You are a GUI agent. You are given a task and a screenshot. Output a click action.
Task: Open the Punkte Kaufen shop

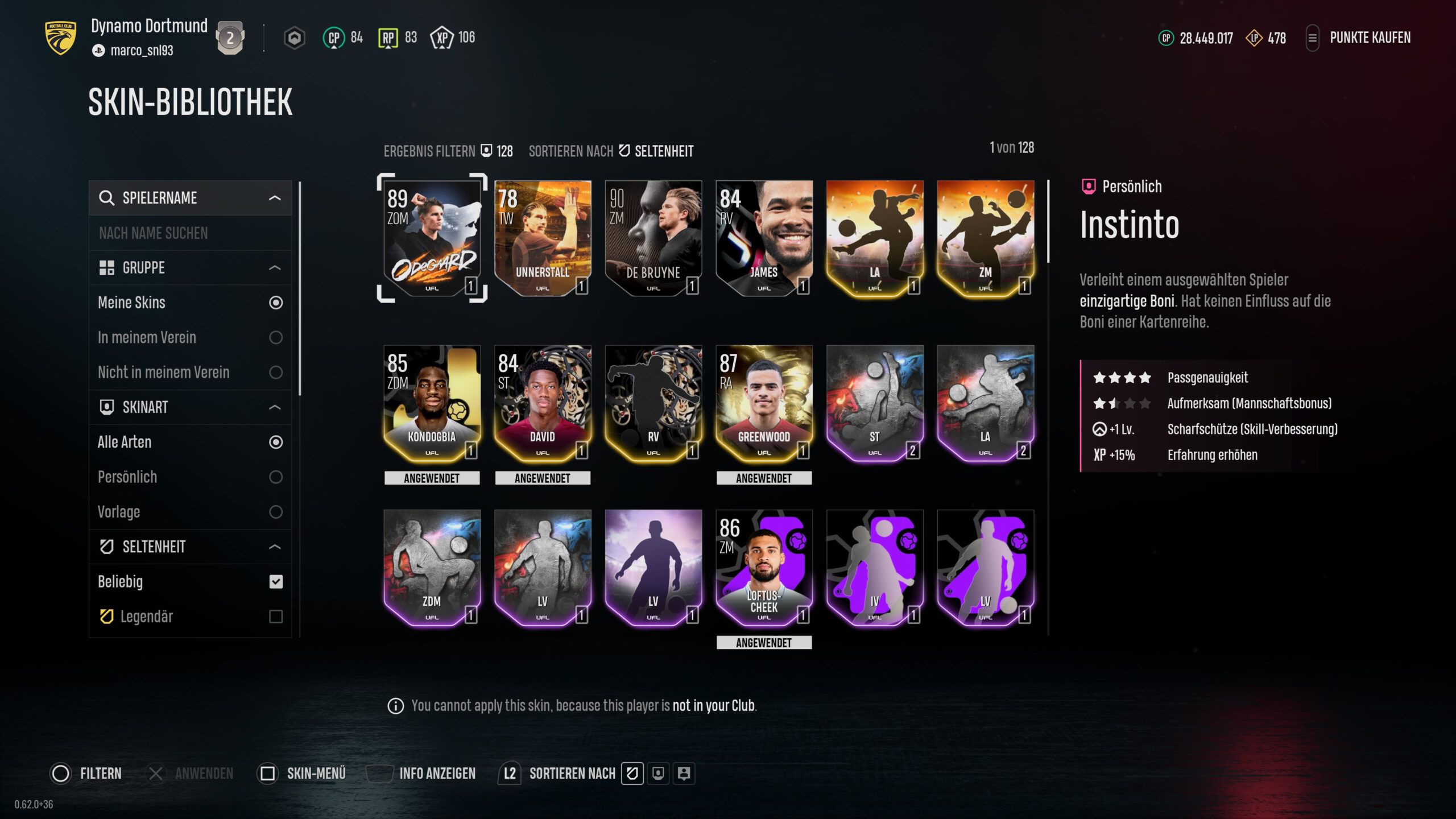tap(1370, 38)
